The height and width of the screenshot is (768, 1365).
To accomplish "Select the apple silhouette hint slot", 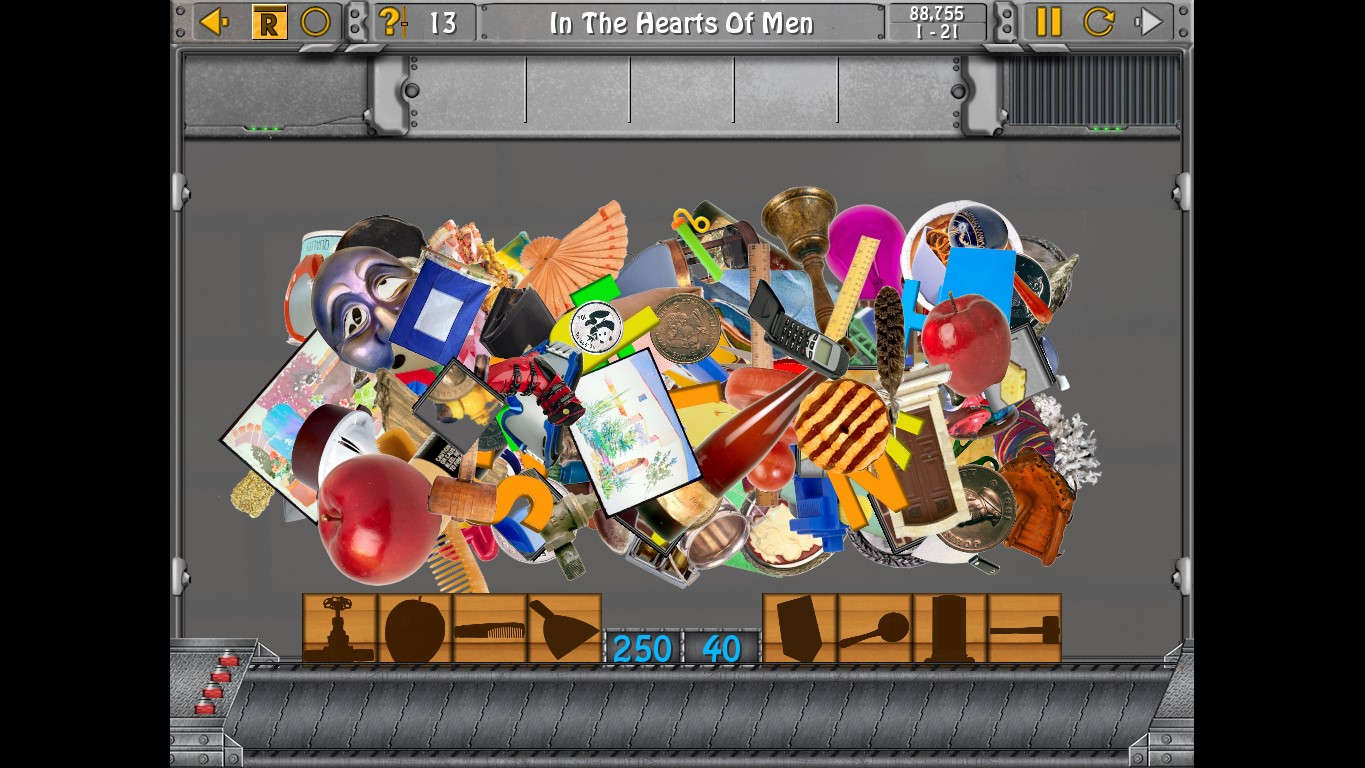I will [x=415, y=628].
